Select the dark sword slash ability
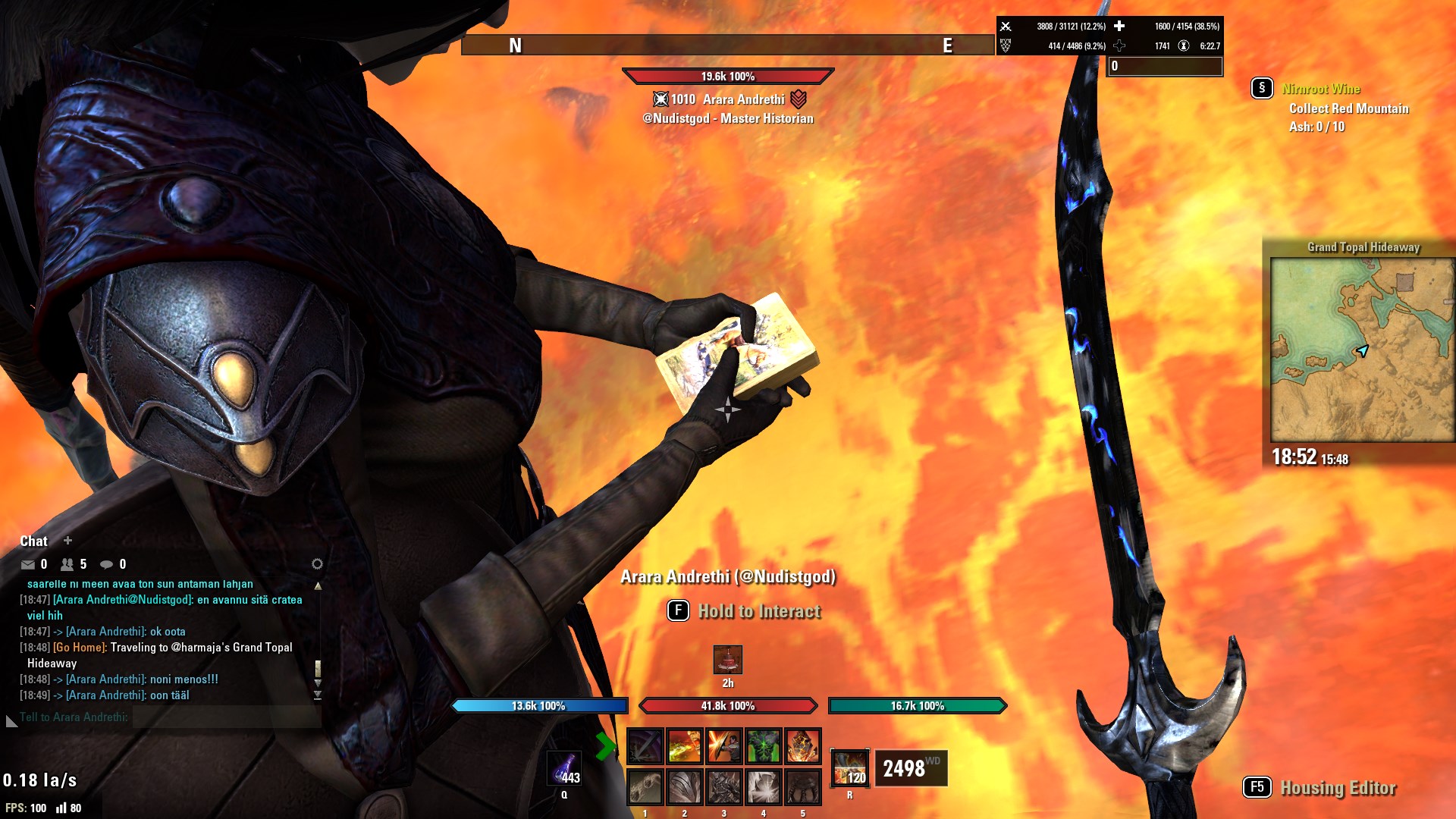Screen dimensions: 1456x819 (645, 746)
